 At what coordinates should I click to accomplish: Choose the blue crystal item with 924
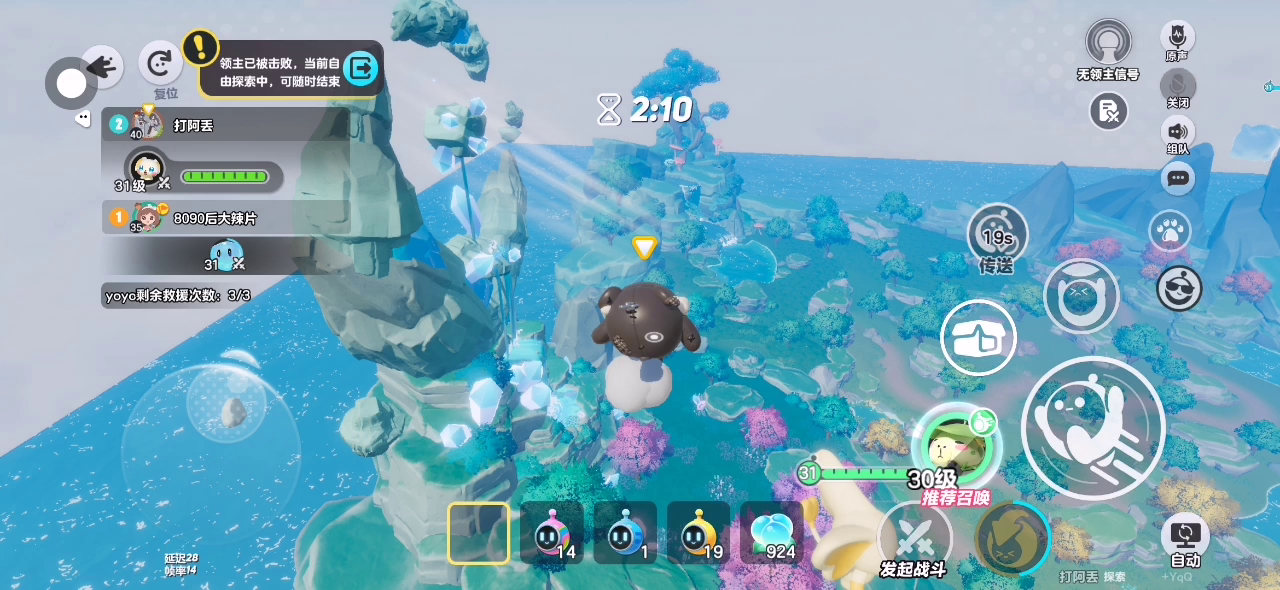(x=771, y=534)
